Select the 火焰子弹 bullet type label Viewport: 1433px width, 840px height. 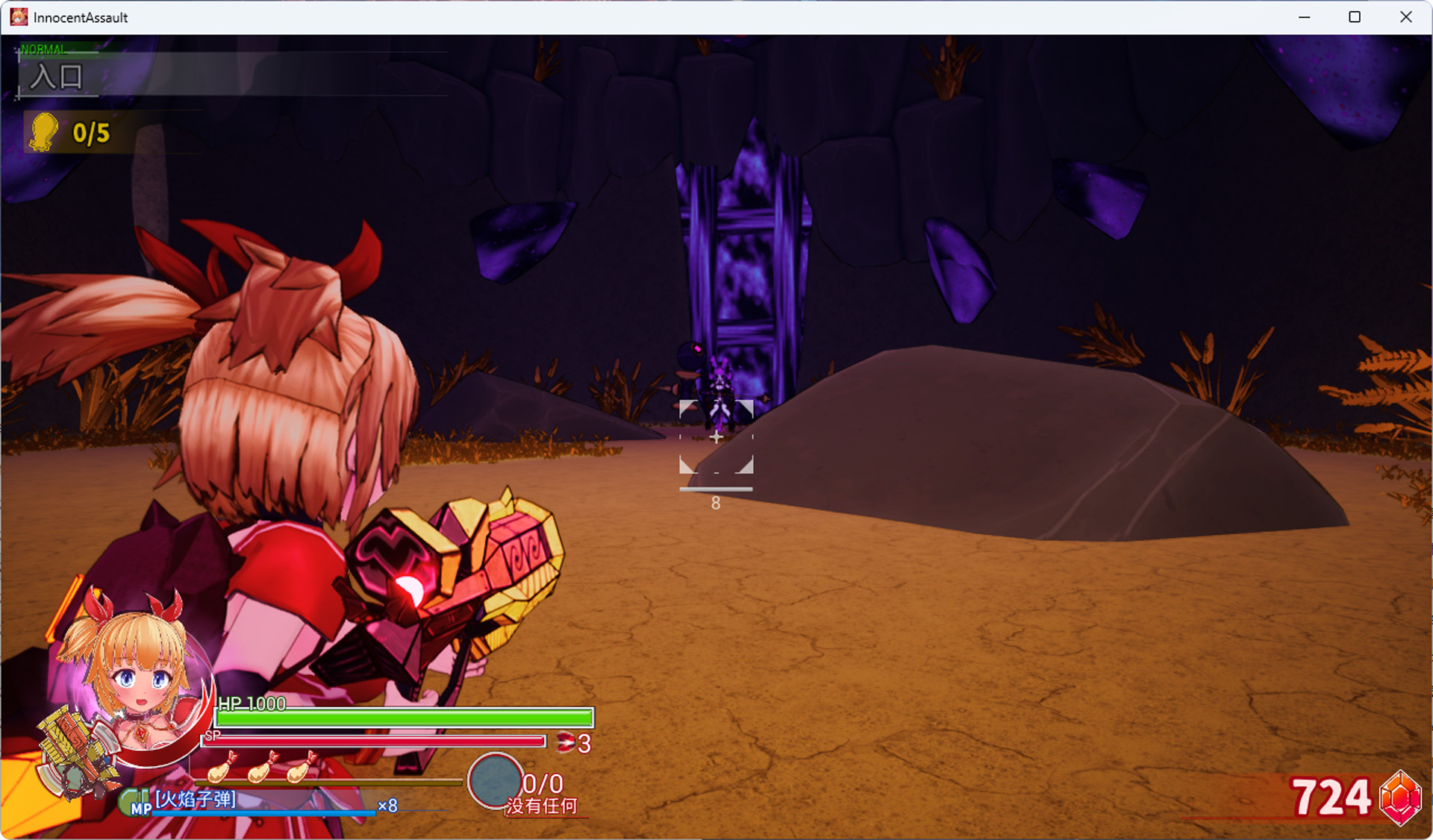coord(196,799)
